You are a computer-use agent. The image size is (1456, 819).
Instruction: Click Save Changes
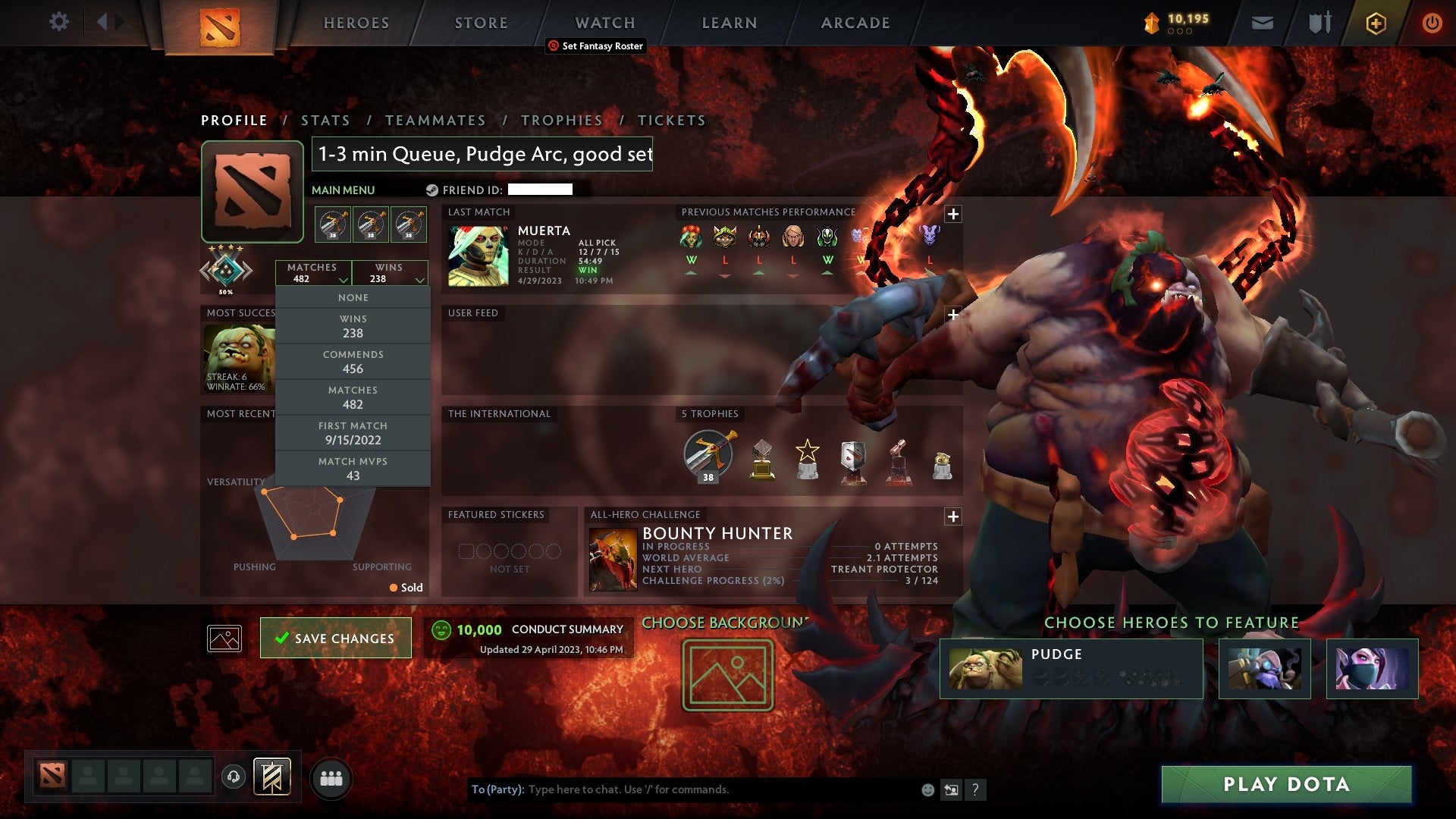[x=335, y=638]
